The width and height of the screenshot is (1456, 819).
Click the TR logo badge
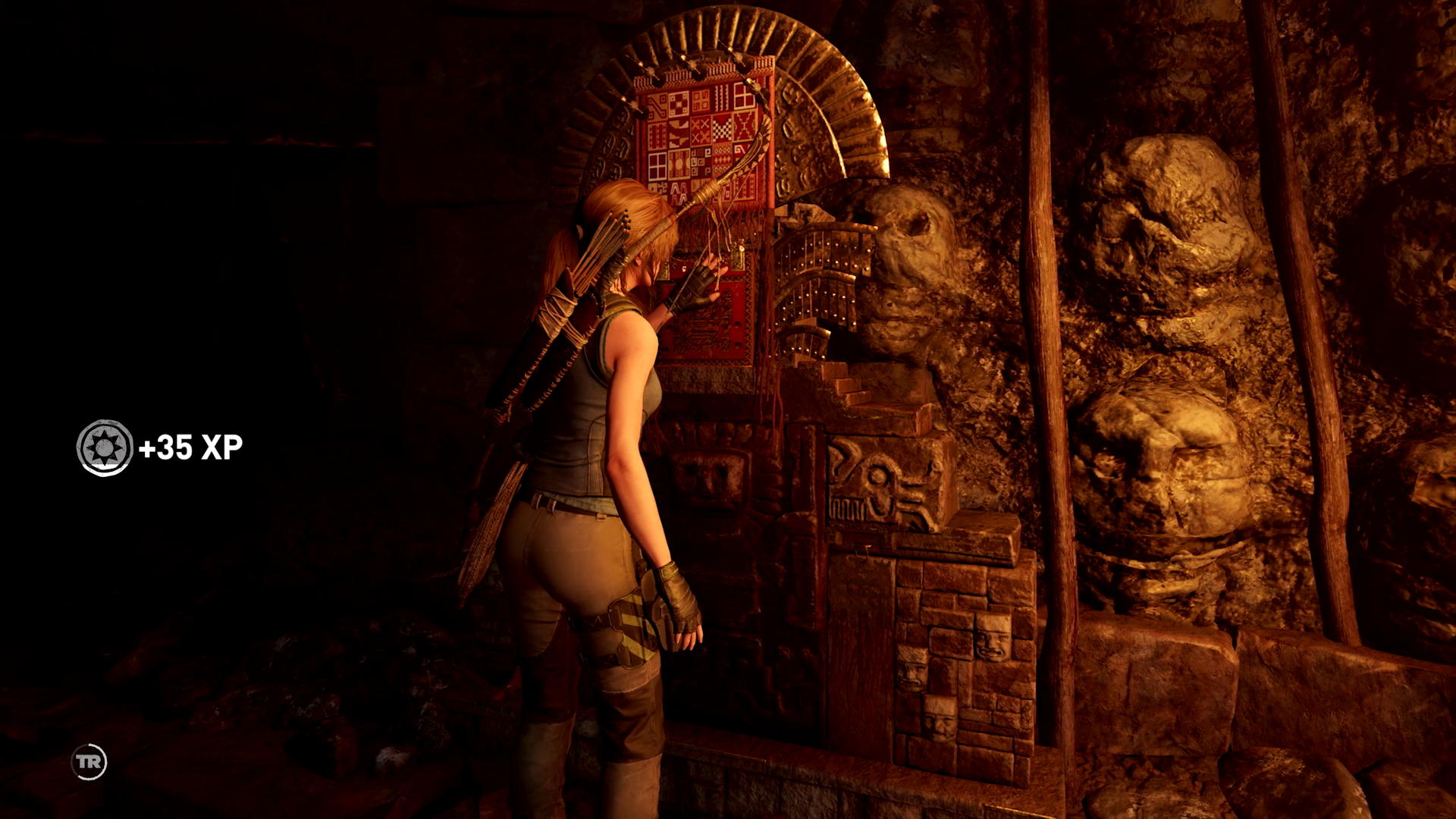click(x=89, y=762)
